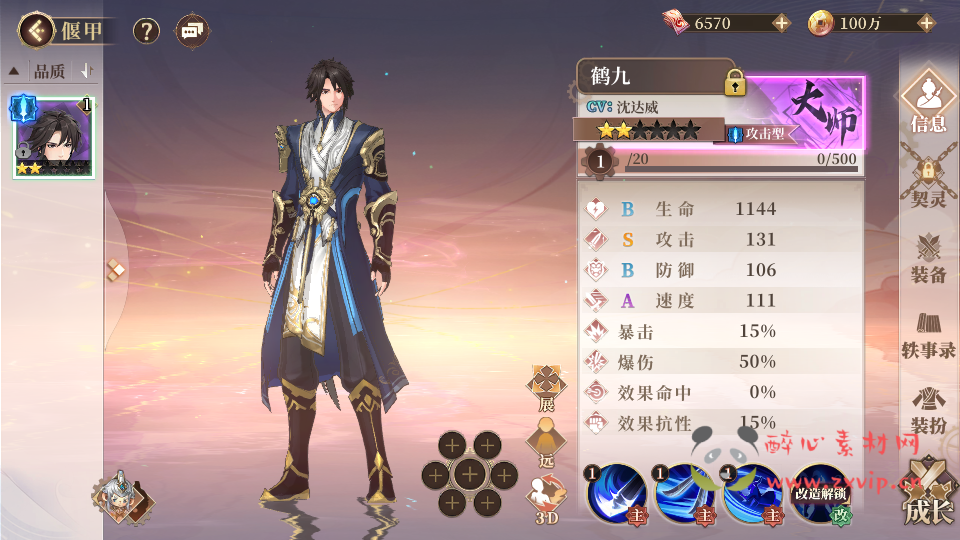960x540 pixels.
Task: Switch to the 信息 info tab
Action: (928, 103)
